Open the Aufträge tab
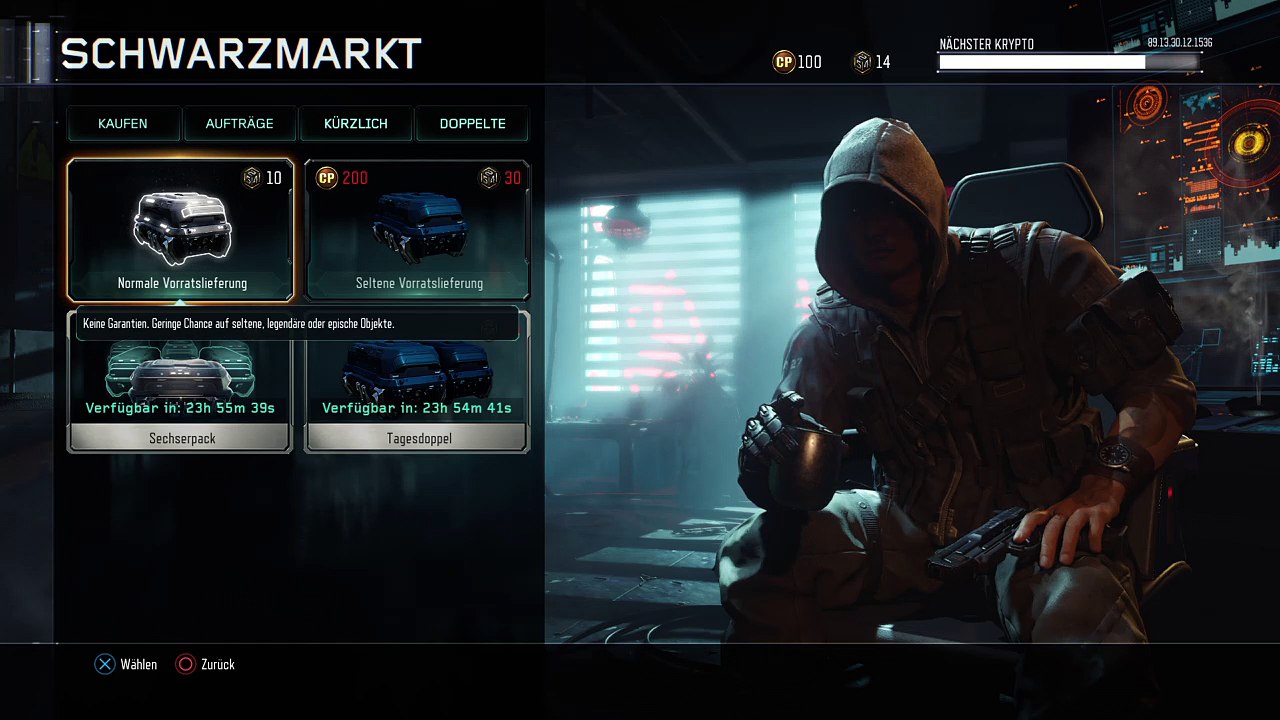Image resolution: width=1280 pixels, height=720 pixels. click(239, 124)
